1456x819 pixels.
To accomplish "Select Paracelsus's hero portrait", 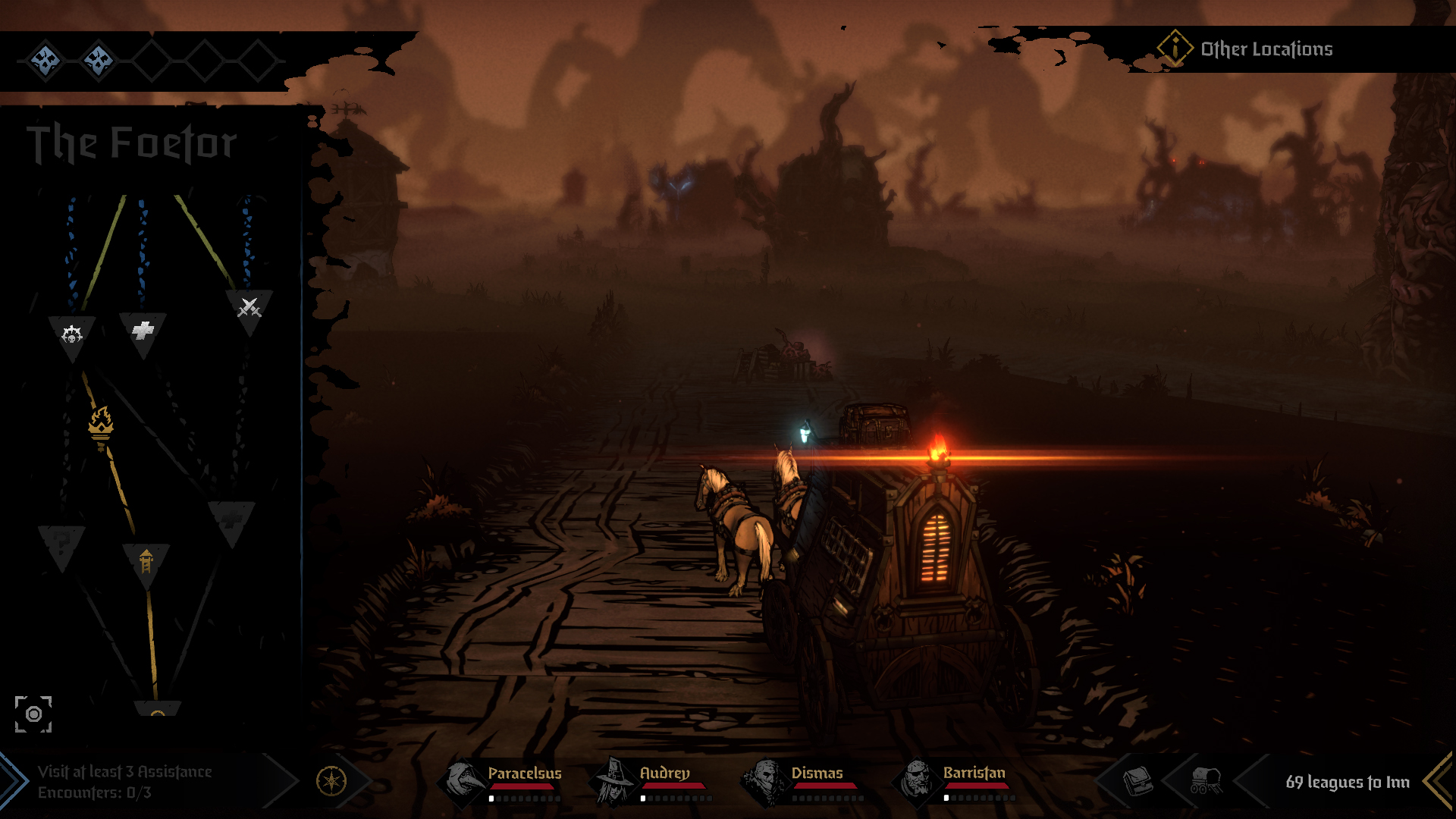I will pyautogui.click(x=463, y=781).
